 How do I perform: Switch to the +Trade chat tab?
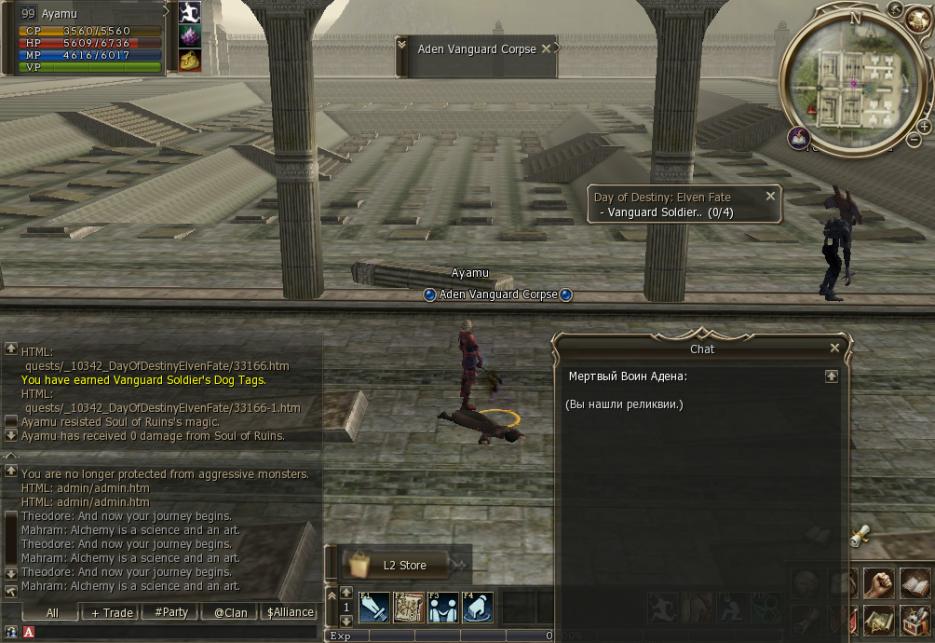click(x=112, y=612)
